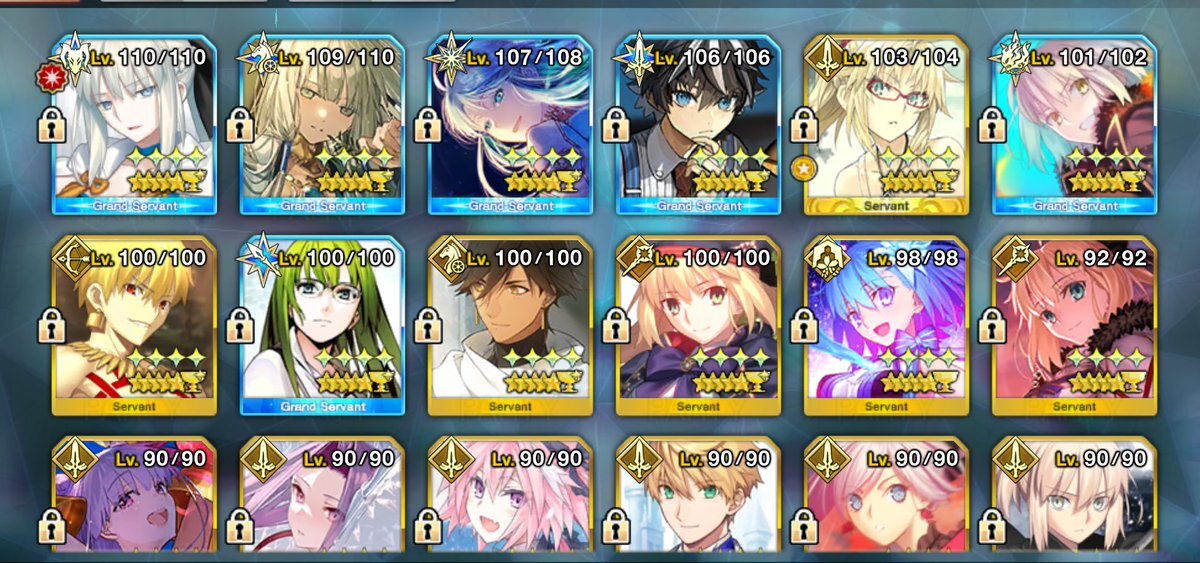Pick the green-haired Grand Servant with glasses

(321, 325)
